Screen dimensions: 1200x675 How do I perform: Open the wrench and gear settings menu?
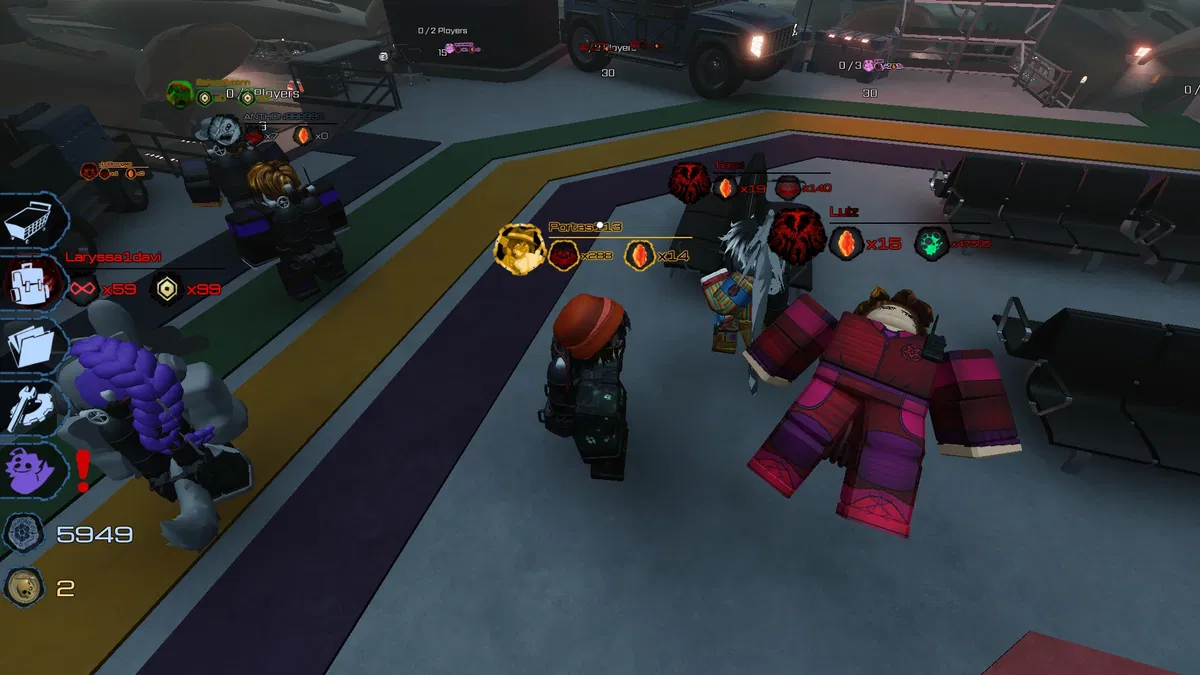(x=34, y=407)
